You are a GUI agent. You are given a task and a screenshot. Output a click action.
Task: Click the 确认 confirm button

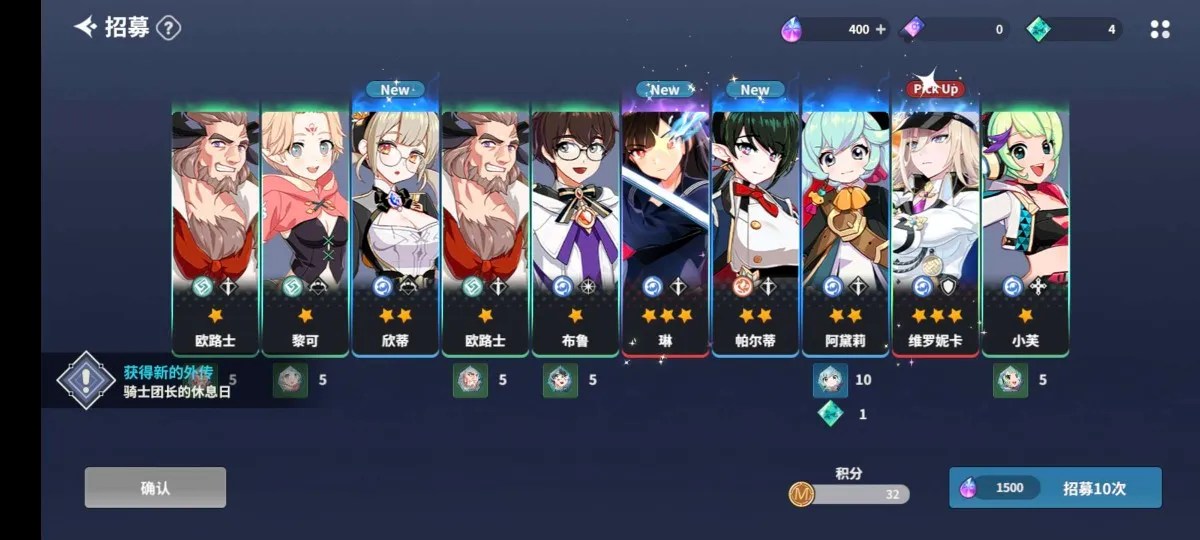[155, 488]
